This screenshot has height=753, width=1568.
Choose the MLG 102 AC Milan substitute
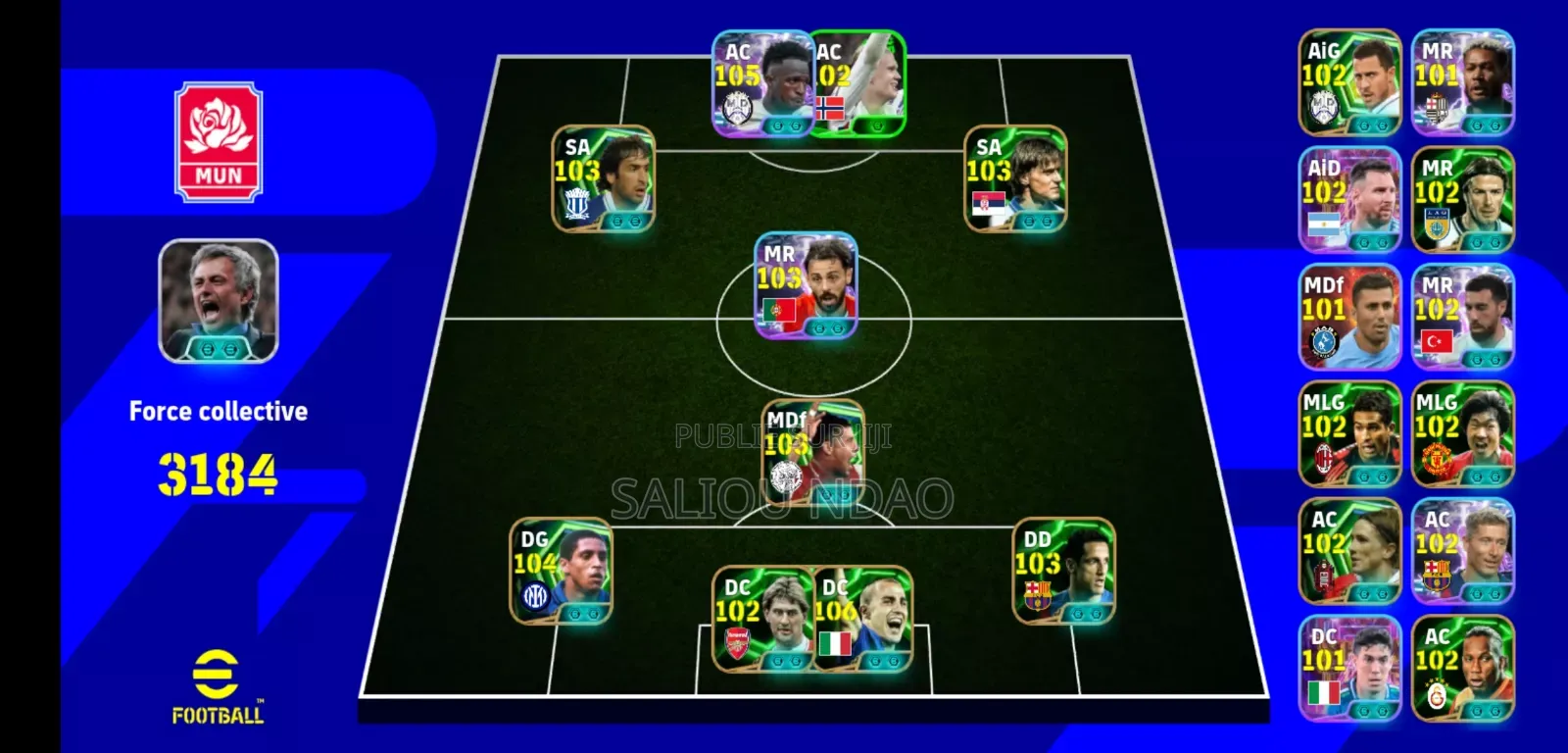tap(1349, 434)
